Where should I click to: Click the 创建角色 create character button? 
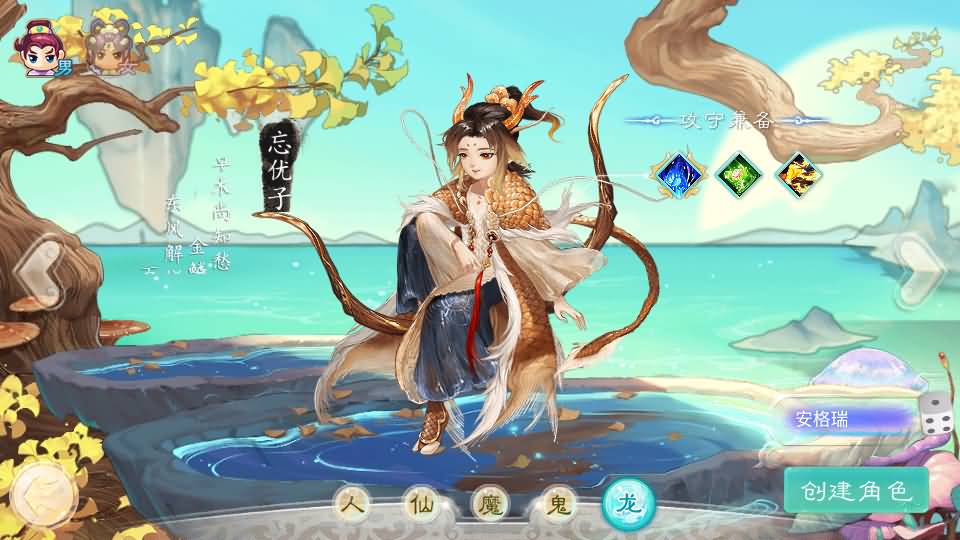pyautogui.click(x=856, y=490)
